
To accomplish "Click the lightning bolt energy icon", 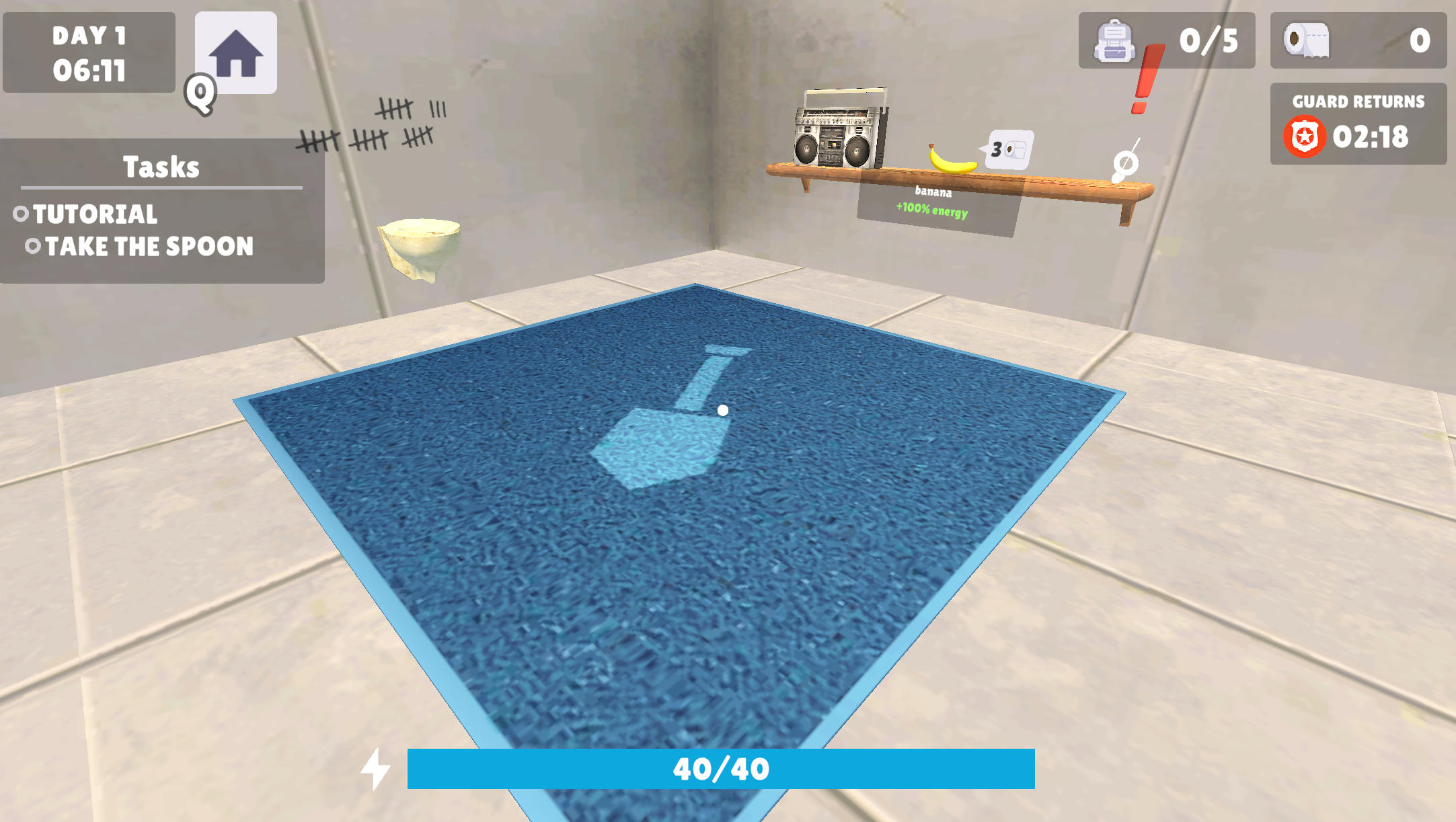I will click(375, 766).
